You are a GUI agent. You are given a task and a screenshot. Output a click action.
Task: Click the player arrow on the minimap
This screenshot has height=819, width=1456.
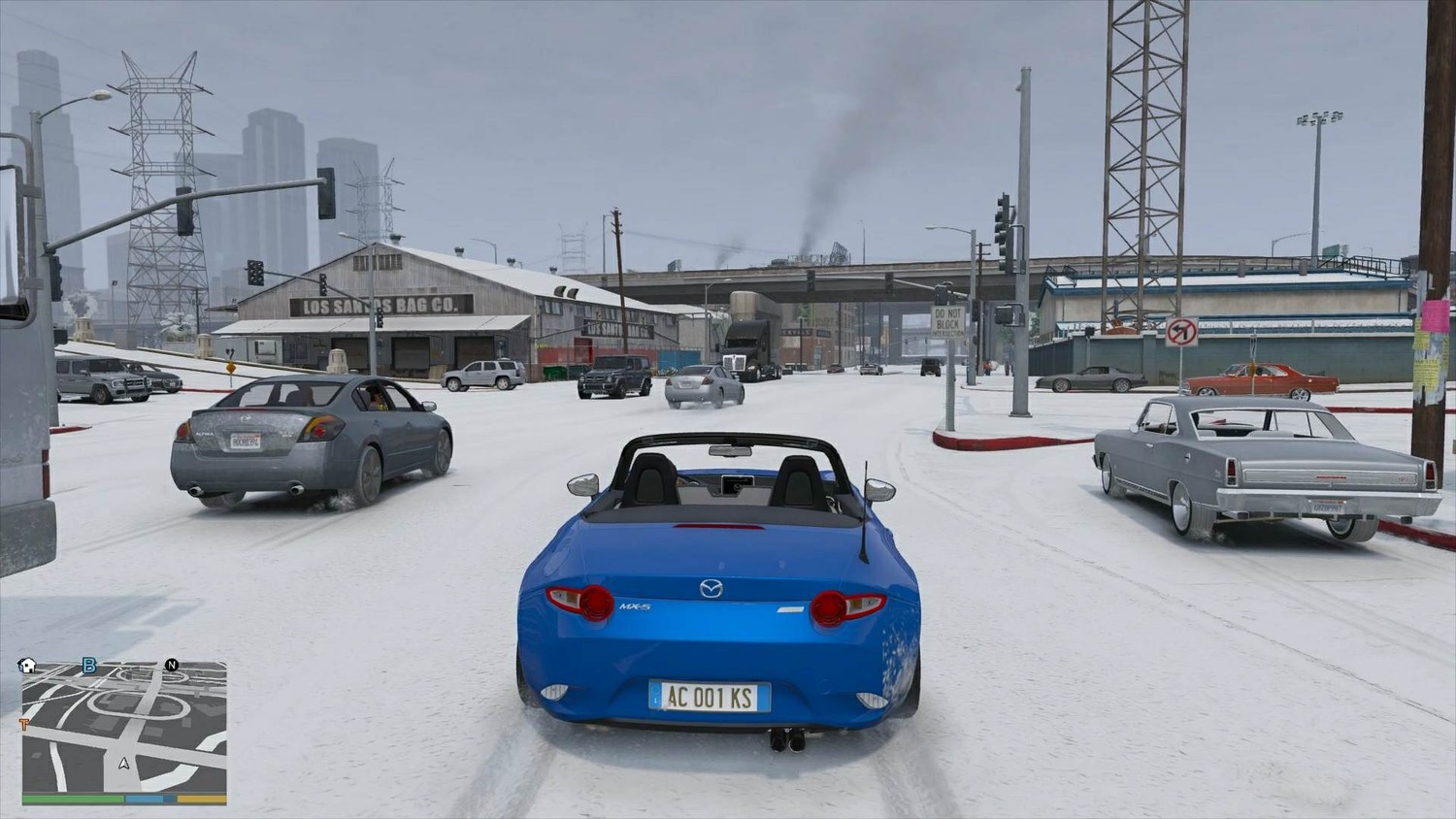click(x=124, y=763)
